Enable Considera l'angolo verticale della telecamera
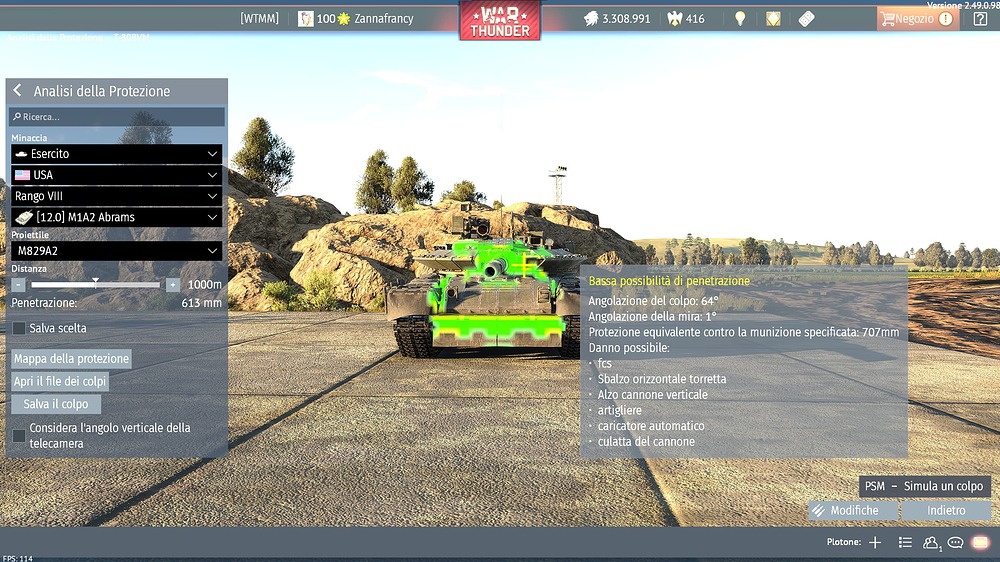 pos(19,435)
